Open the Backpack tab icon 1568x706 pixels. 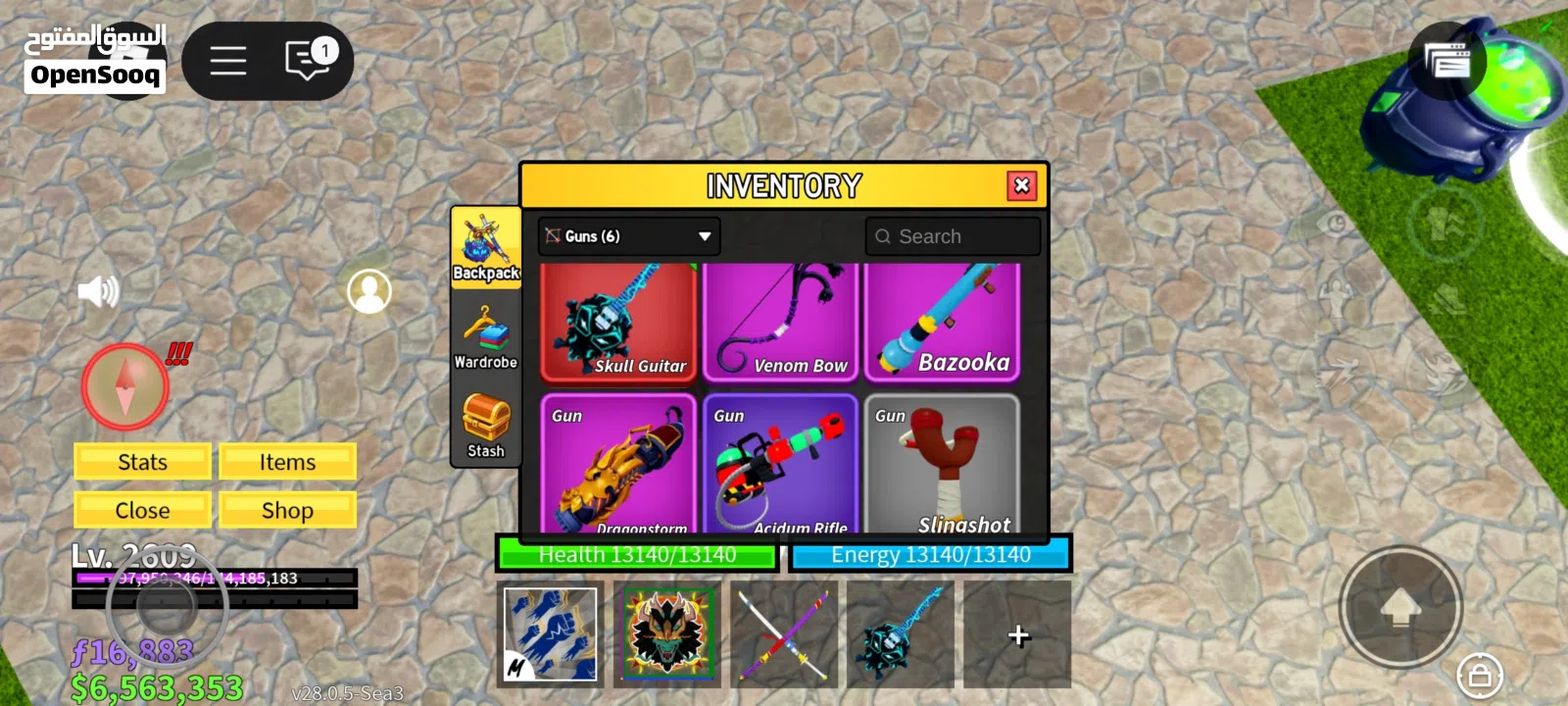485,240
